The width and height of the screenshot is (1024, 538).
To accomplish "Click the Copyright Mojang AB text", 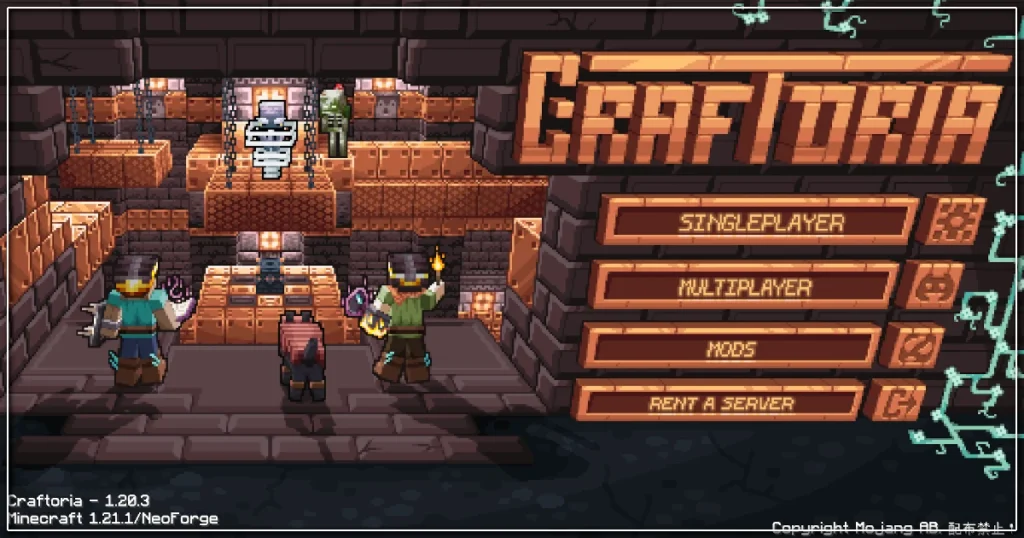I will click(893, 526).
